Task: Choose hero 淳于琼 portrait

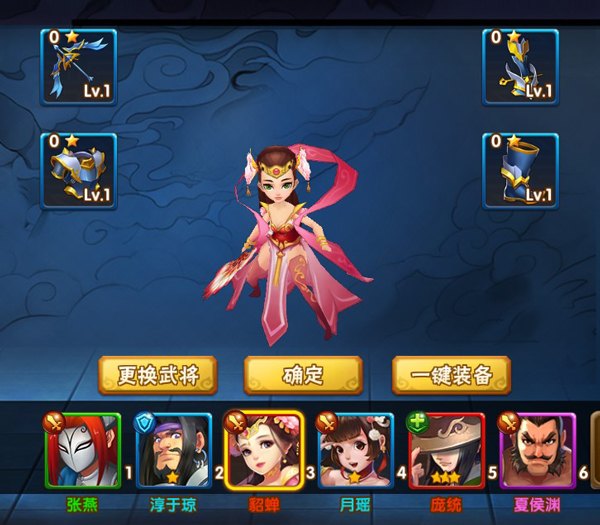Action: pos(173,452)
